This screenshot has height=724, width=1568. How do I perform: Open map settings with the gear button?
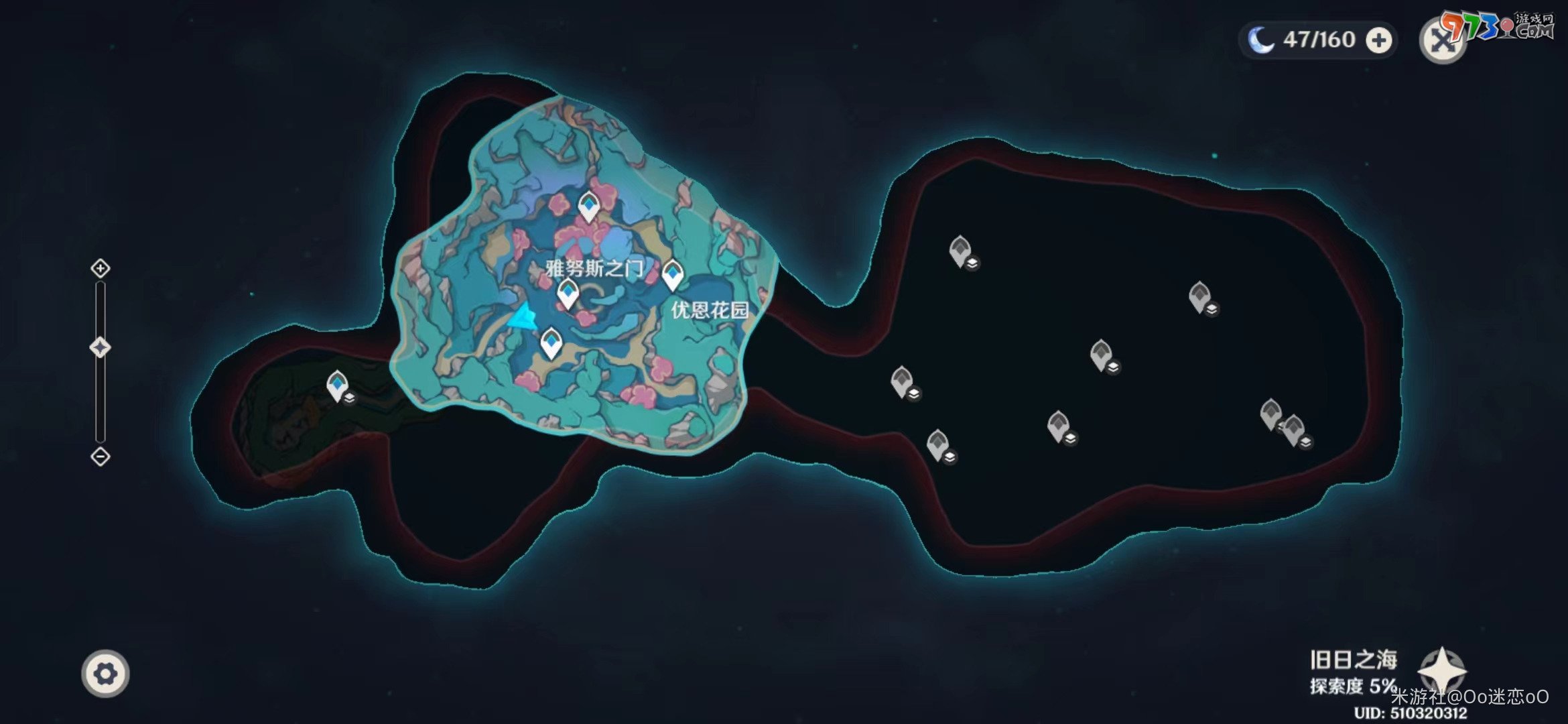[x=106, y=673]
